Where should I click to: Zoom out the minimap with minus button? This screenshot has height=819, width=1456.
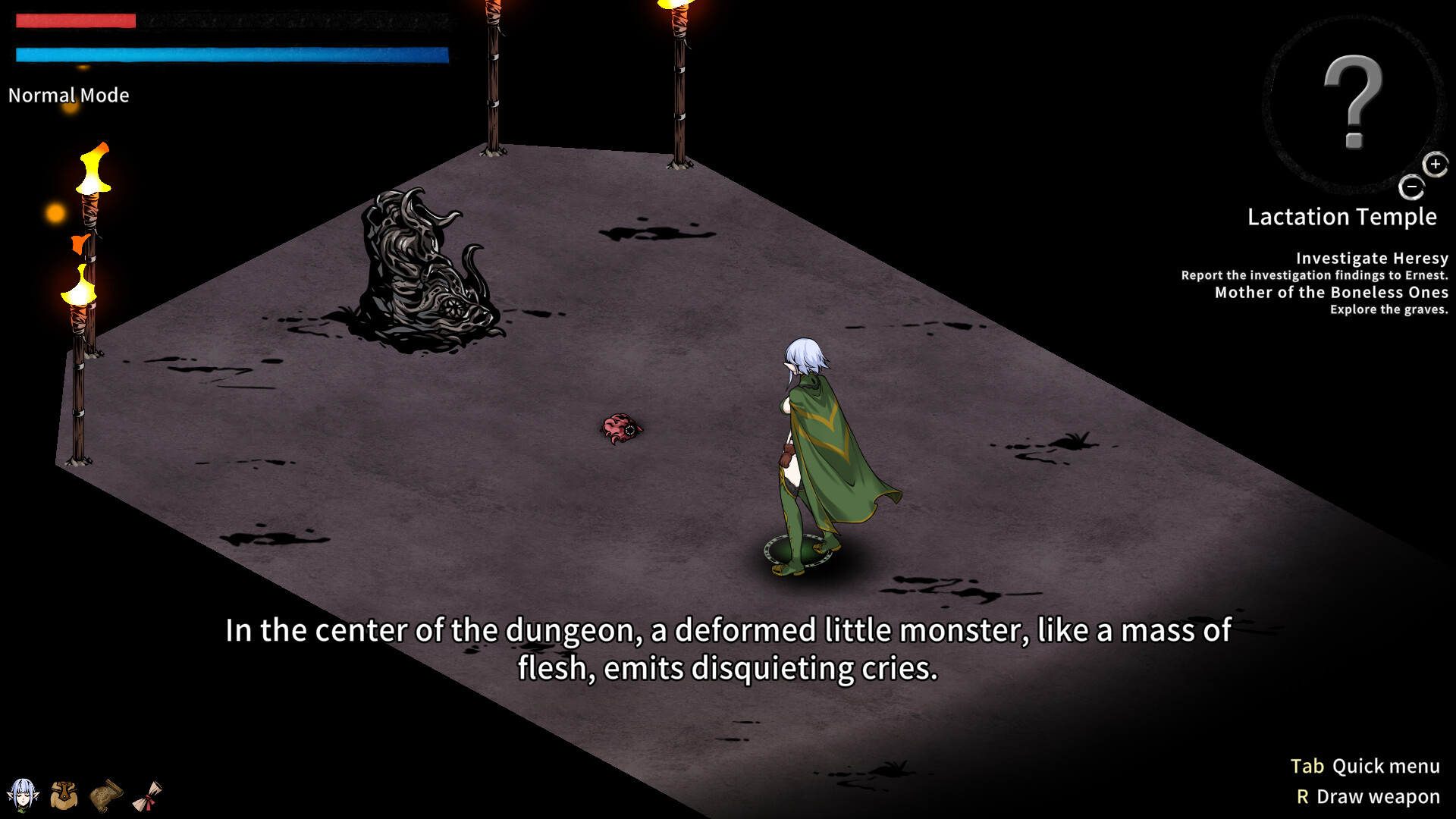[1411, 187]
